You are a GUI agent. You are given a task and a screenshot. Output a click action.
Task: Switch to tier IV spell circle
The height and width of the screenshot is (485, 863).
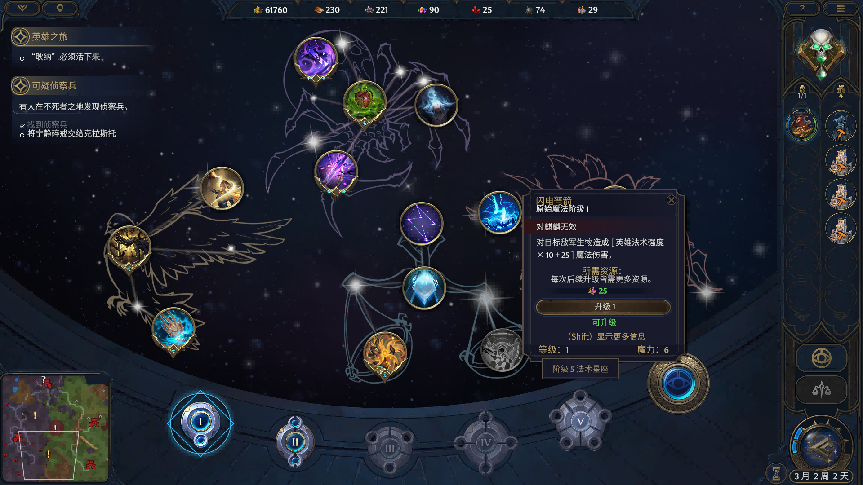click(x=484, y=438)
